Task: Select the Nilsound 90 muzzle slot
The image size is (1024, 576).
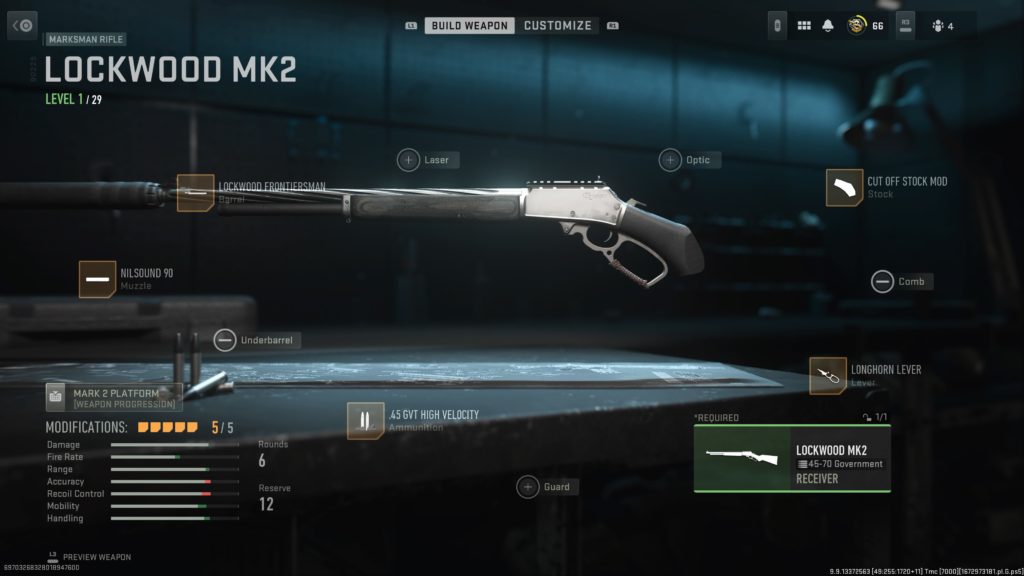Action: click(98, 279)
